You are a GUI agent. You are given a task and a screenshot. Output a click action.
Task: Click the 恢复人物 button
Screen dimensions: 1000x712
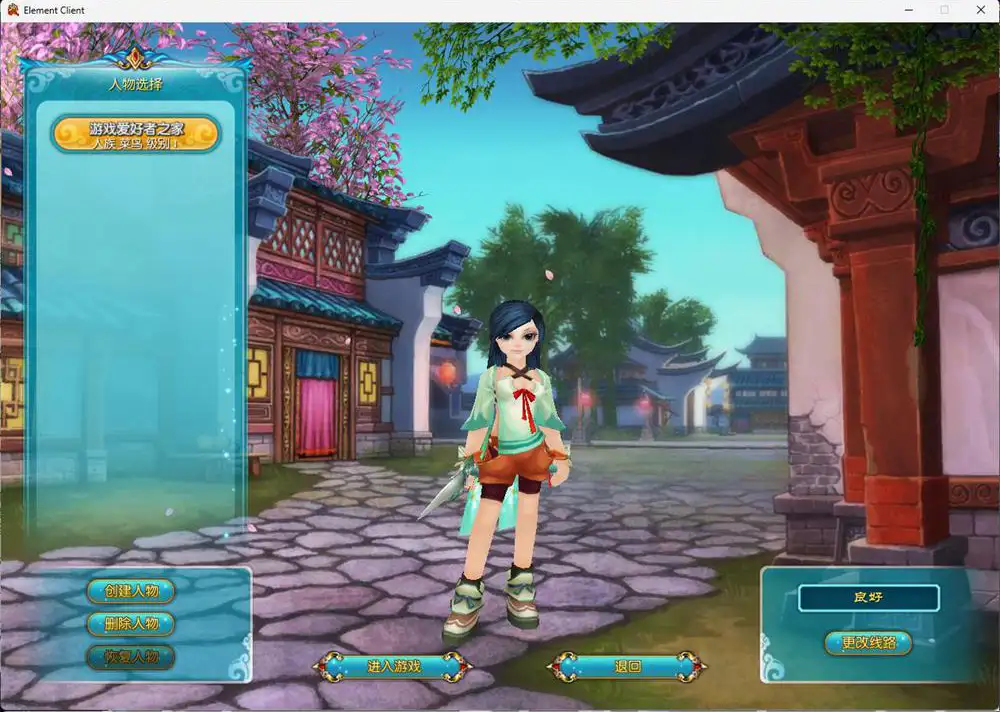pyautogui.click(x=131, y=657)
